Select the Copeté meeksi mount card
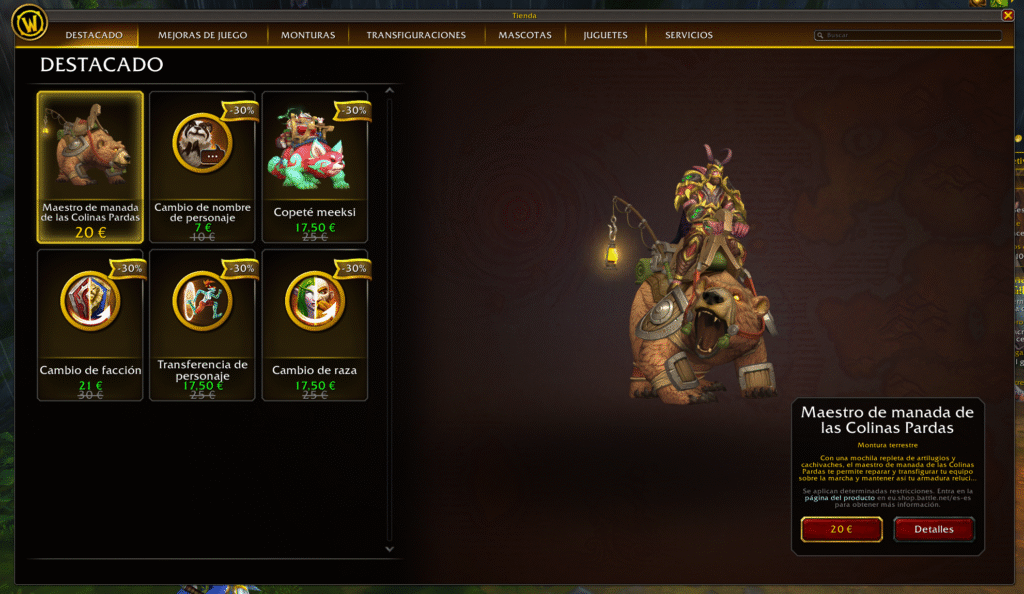The image size is (1024, 594). tap(315, 167)
